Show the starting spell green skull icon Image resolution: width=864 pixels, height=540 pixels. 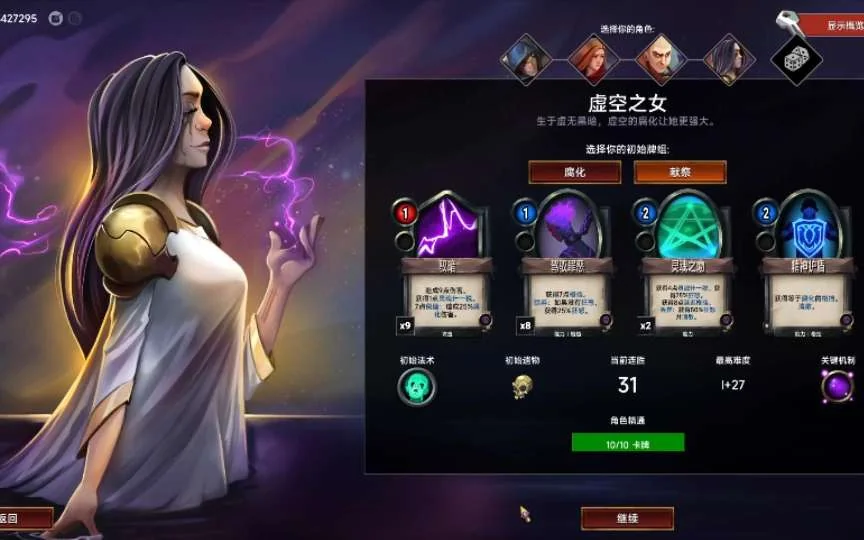tap(417, 387)
